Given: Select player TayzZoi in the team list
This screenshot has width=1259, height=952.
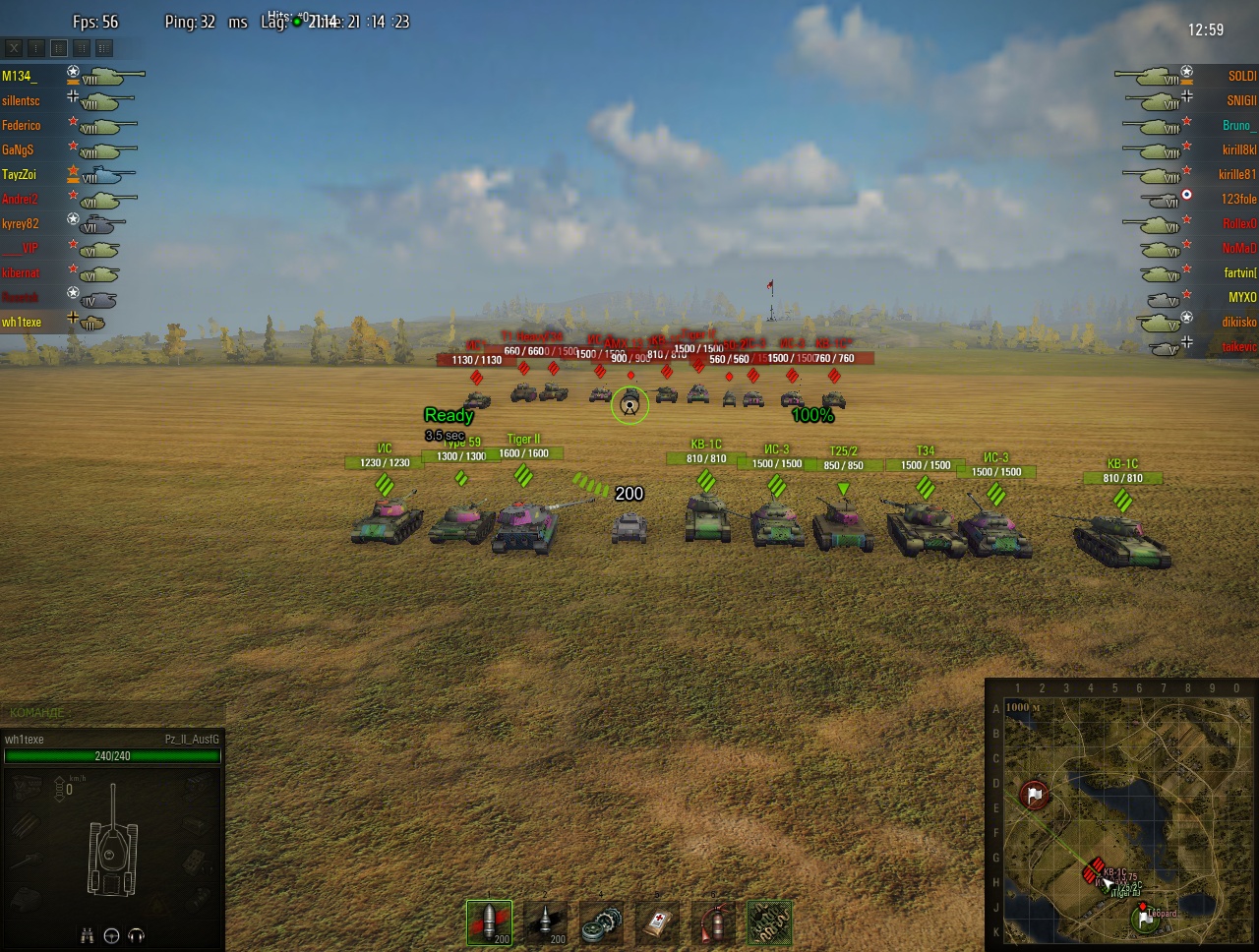Looking at the screenshot, I should point(19,174).
